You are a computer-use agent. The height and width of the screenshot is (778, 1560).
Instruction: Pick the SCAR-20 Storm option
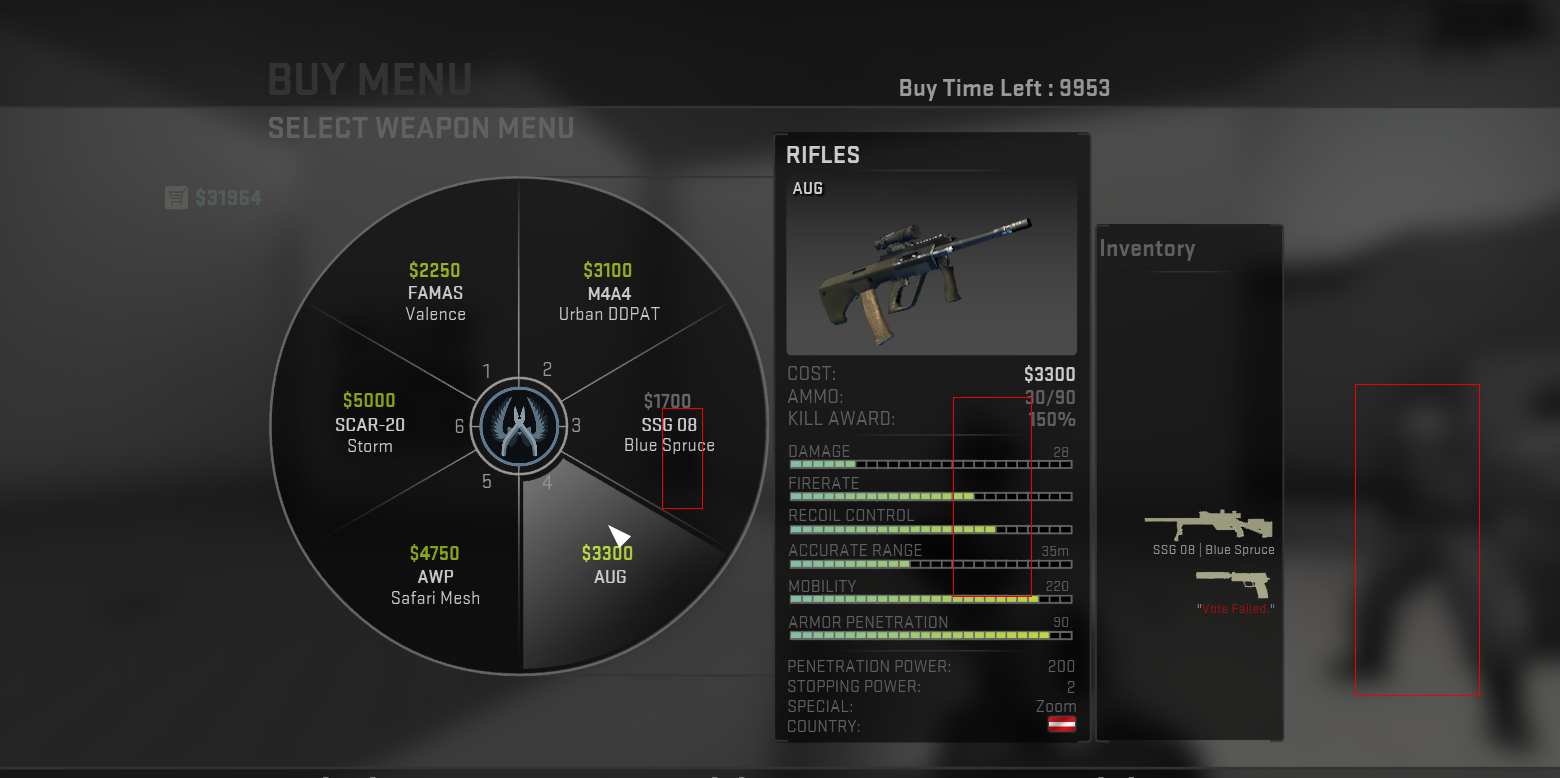click(x=369, y=424)
